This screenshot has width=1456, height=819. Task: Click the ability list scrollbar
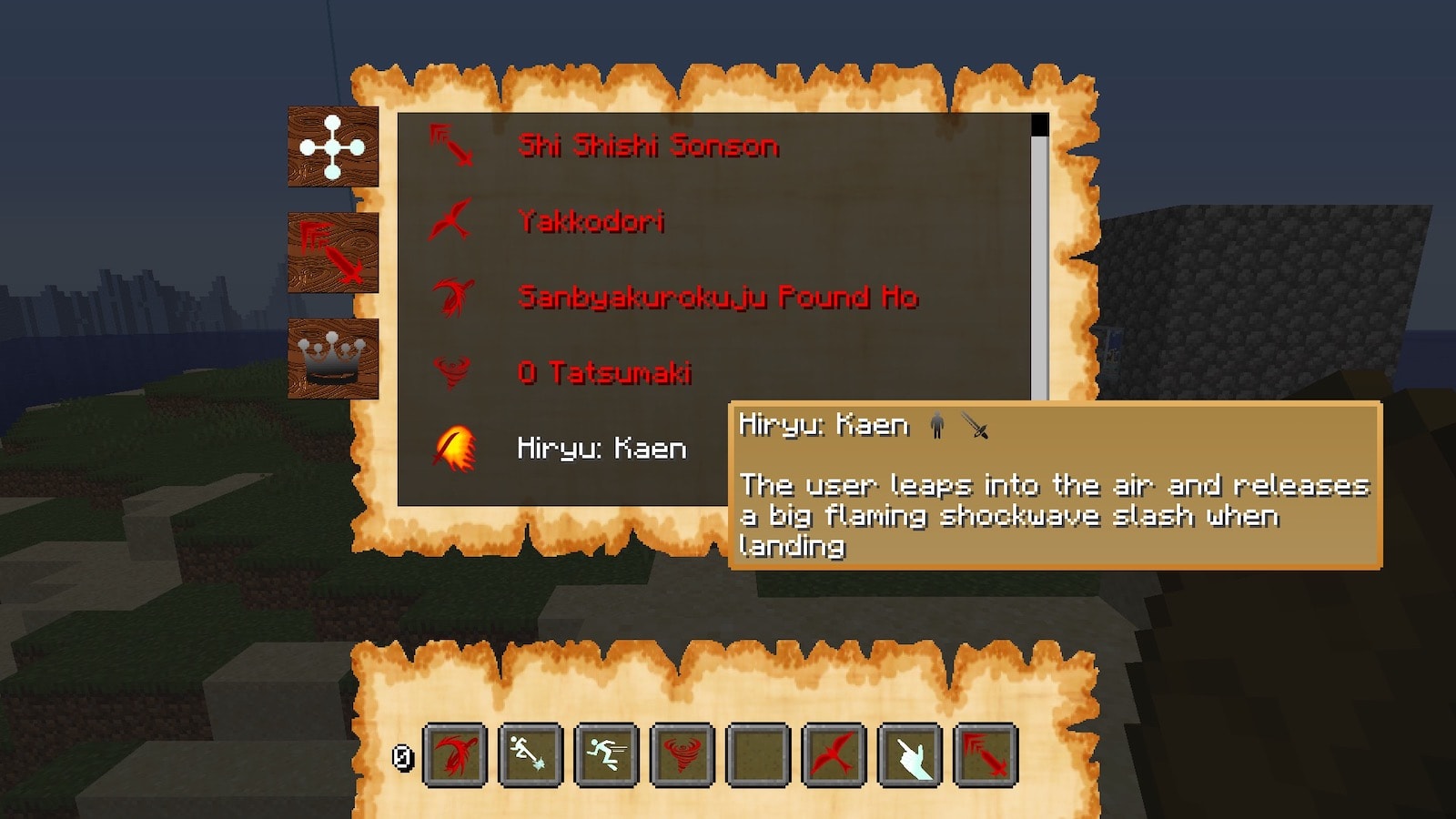pyautogui.click(x=1039, y=264)
